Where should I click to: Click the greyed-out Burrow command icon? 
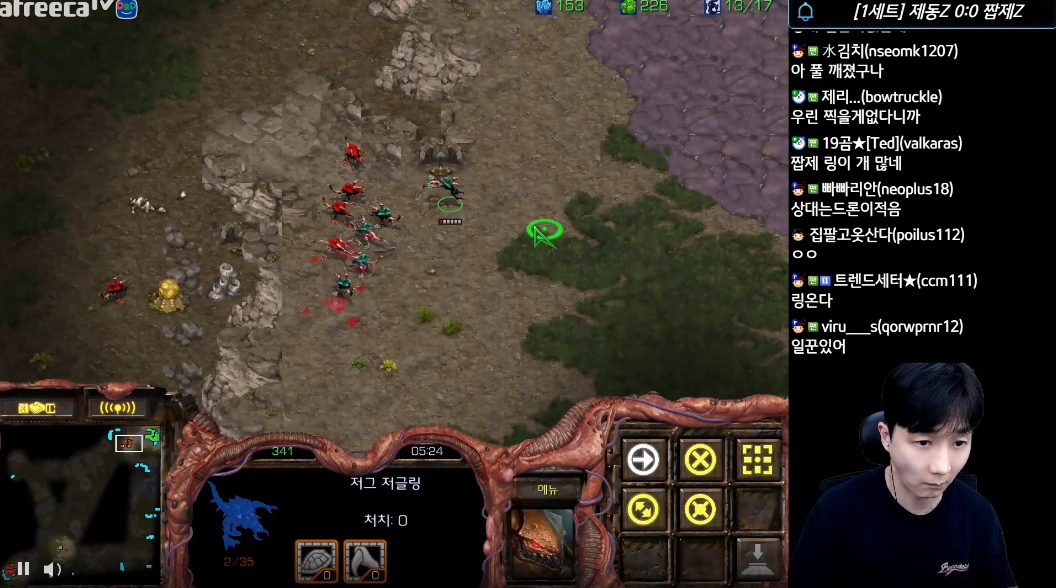pyautogui.click(x=757, y=556)
